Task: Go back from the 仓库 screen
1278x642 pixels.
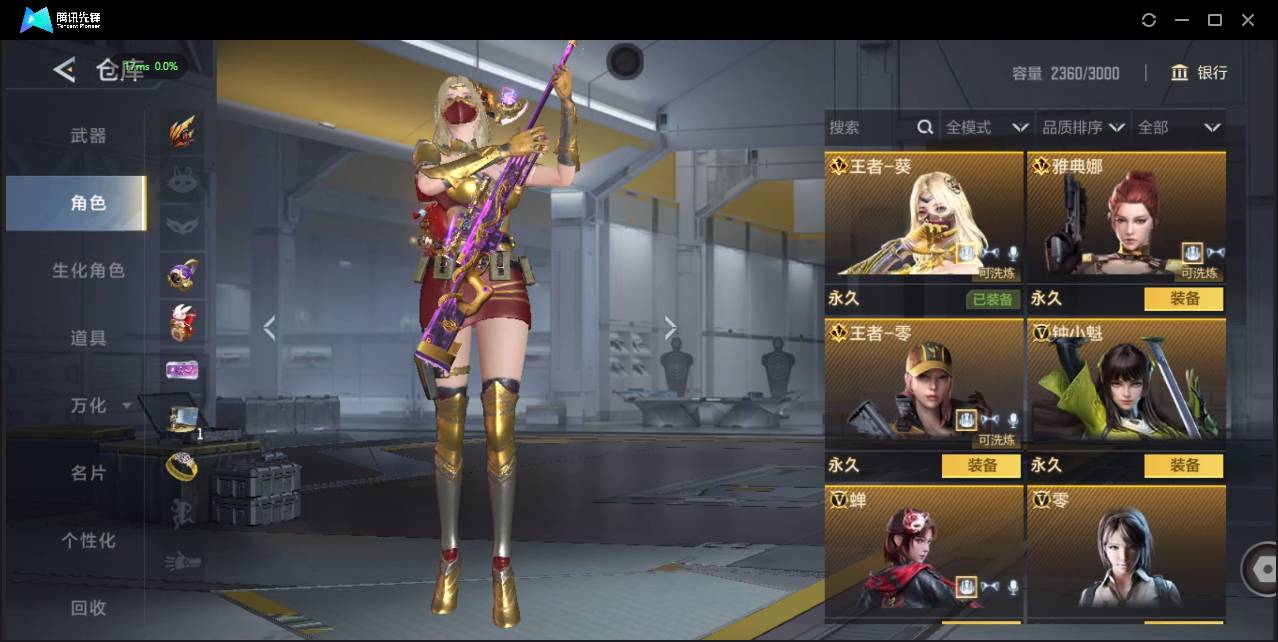Action: tap(65, 70)
